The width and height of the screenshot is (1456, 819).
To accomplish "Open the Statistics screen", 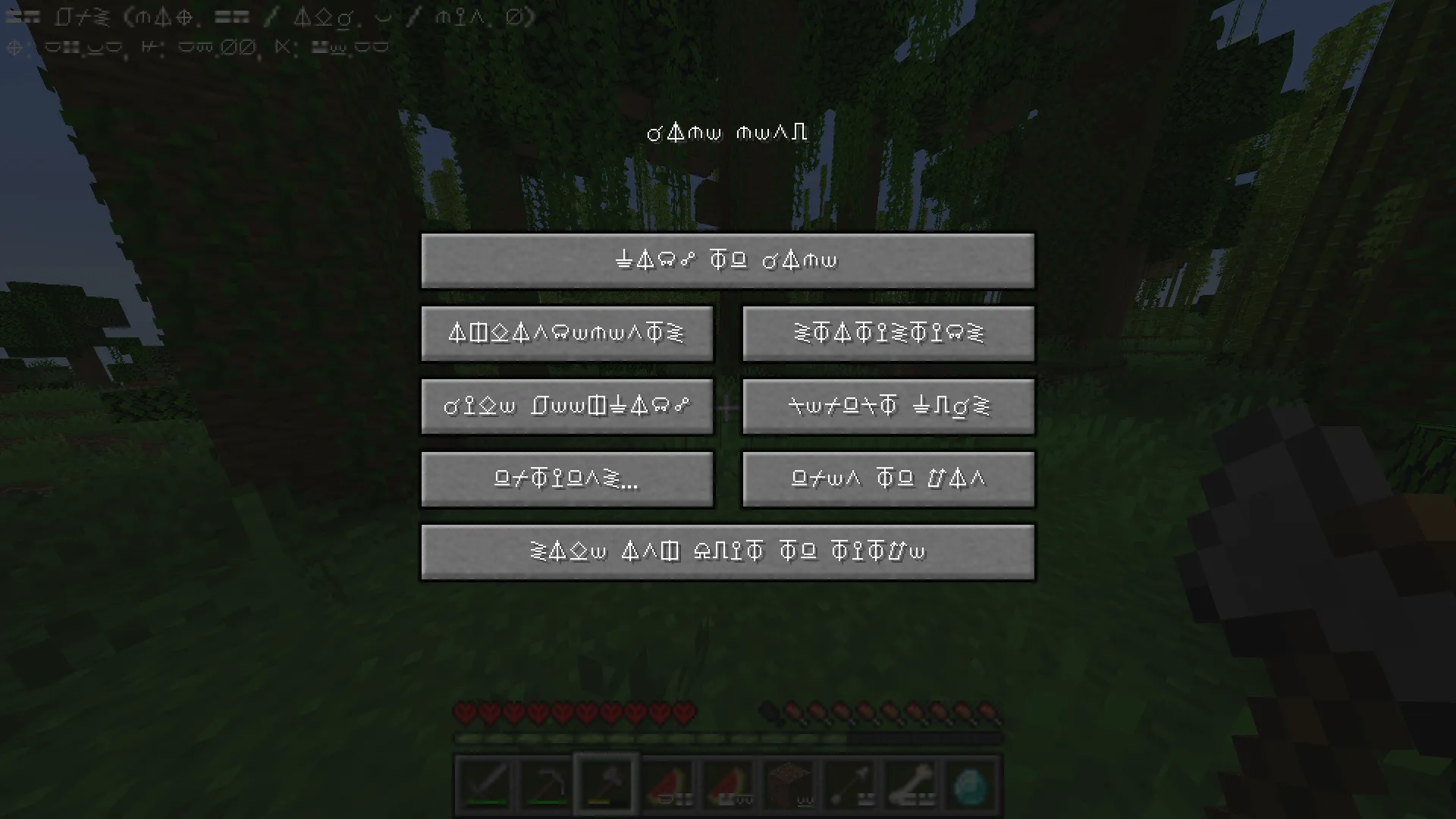I will tap(888, 334).
